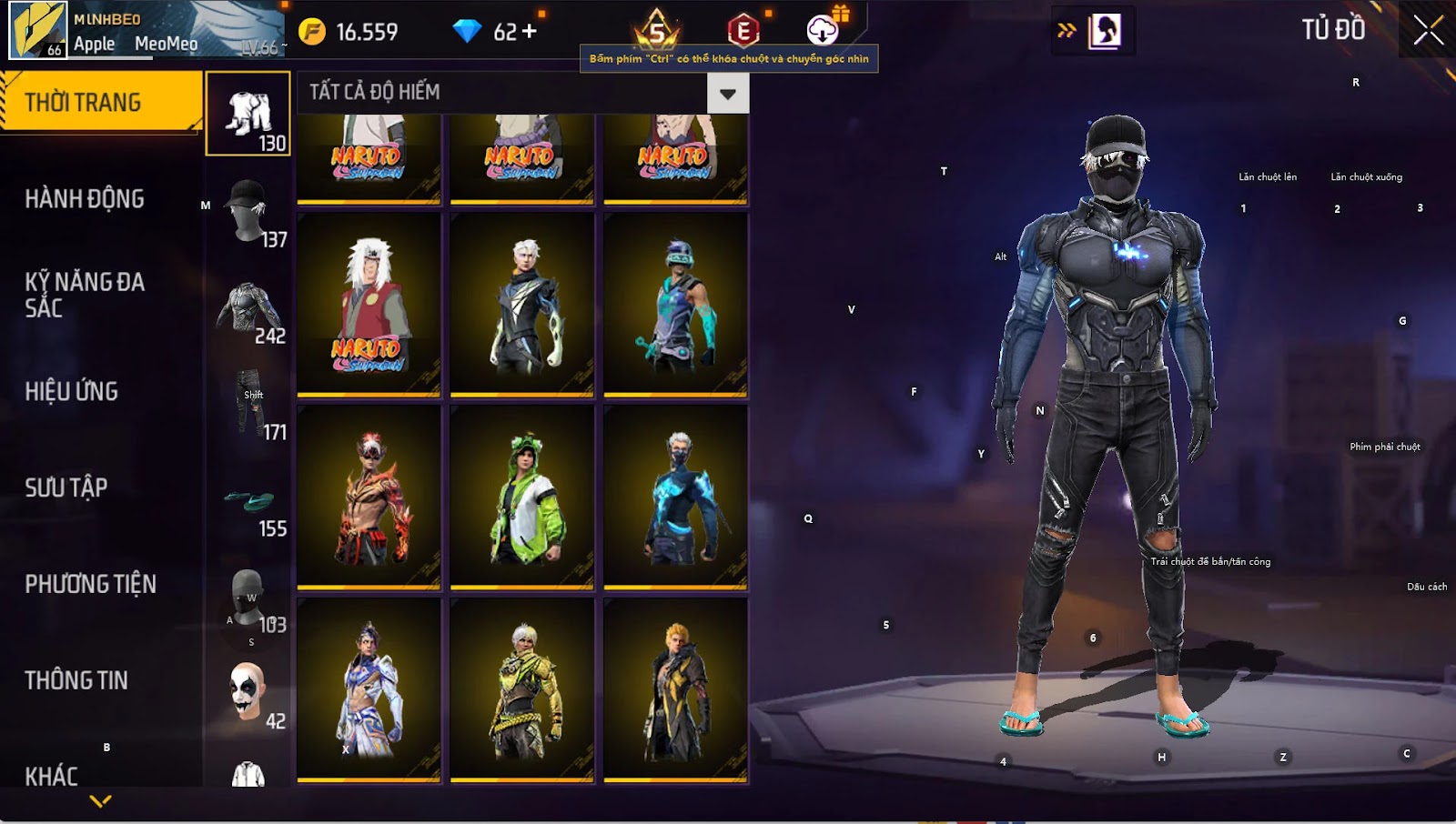Go to the Phương Tiện category

click(x=91, y=584)
